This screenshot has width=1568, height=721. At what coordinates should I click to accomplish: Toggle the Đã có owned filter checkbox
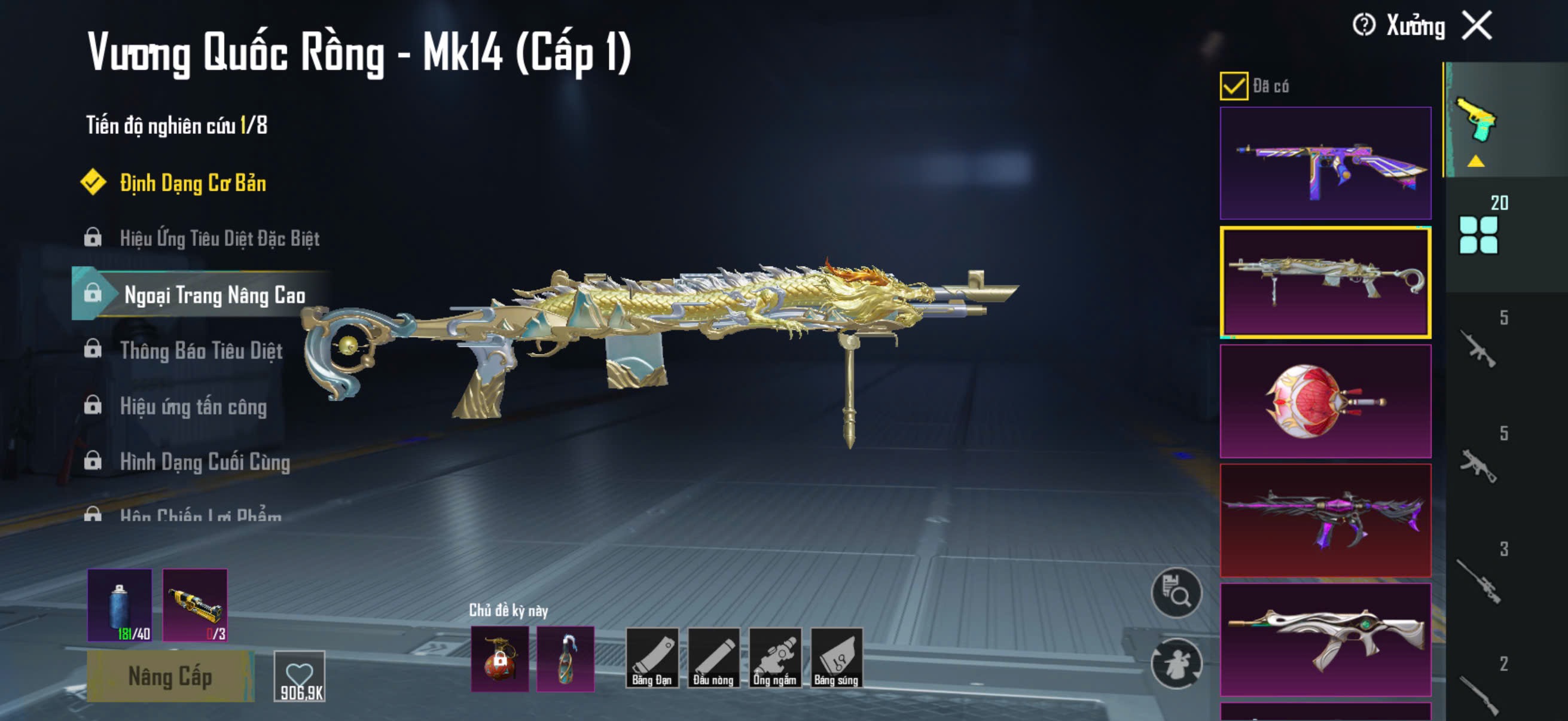click(1234, 85)
